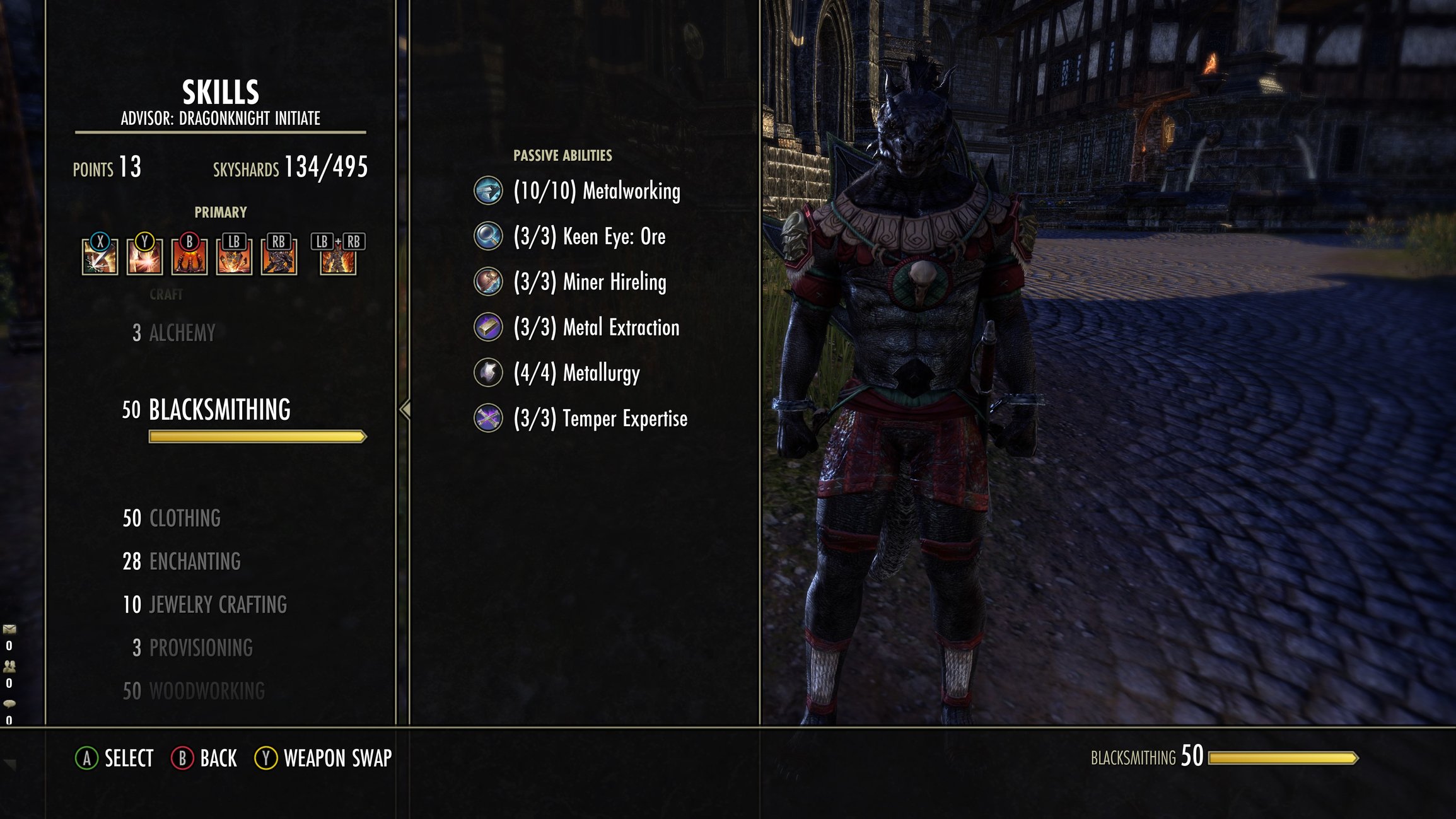This screenshot has width=1456, height=819.
Task: Open the Metallurgy passive ability
Action: [x=576, y=373]
